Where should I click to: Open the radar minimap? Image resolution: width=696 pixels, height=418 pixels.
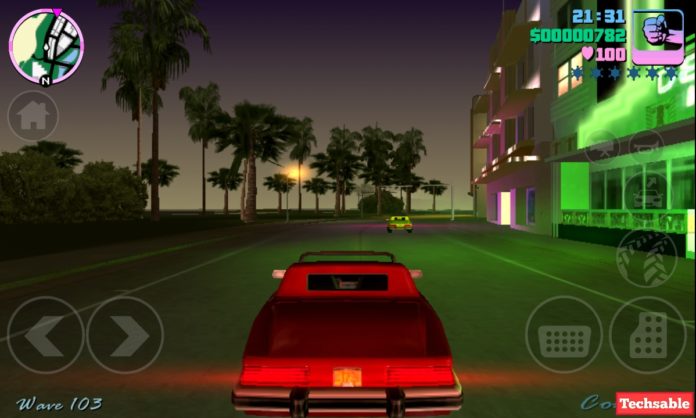[x=46, y=44]
